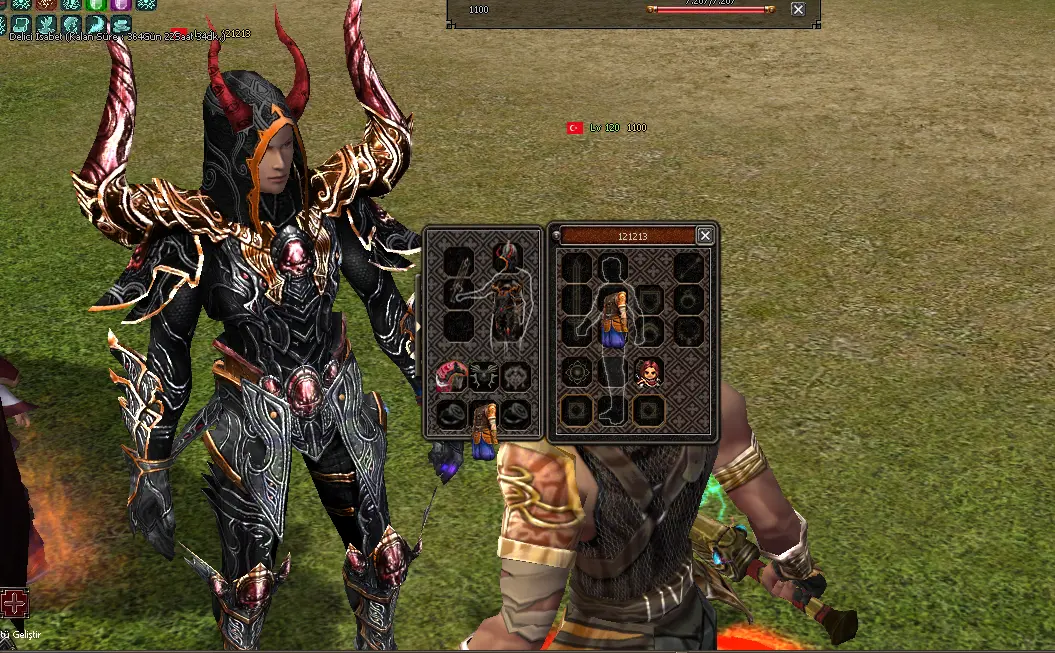Click the green potion buff icon
Screen dimensions: 1055x653
[x=97, y=4]
